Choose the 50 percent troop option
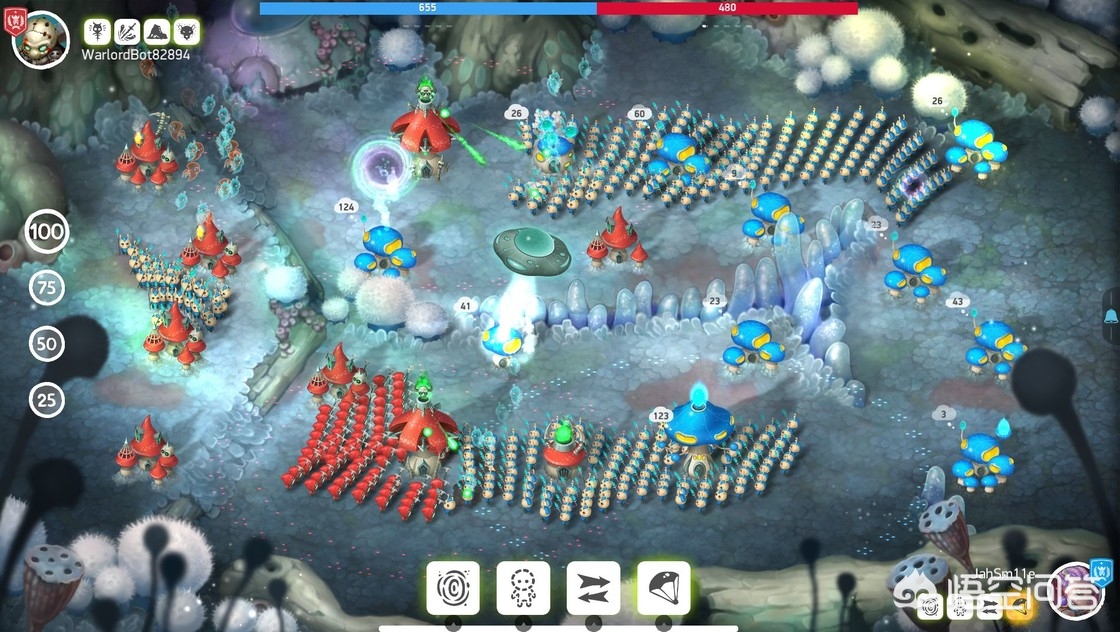The width and height of the screenshot is (1120, 632). coord(47,345)
